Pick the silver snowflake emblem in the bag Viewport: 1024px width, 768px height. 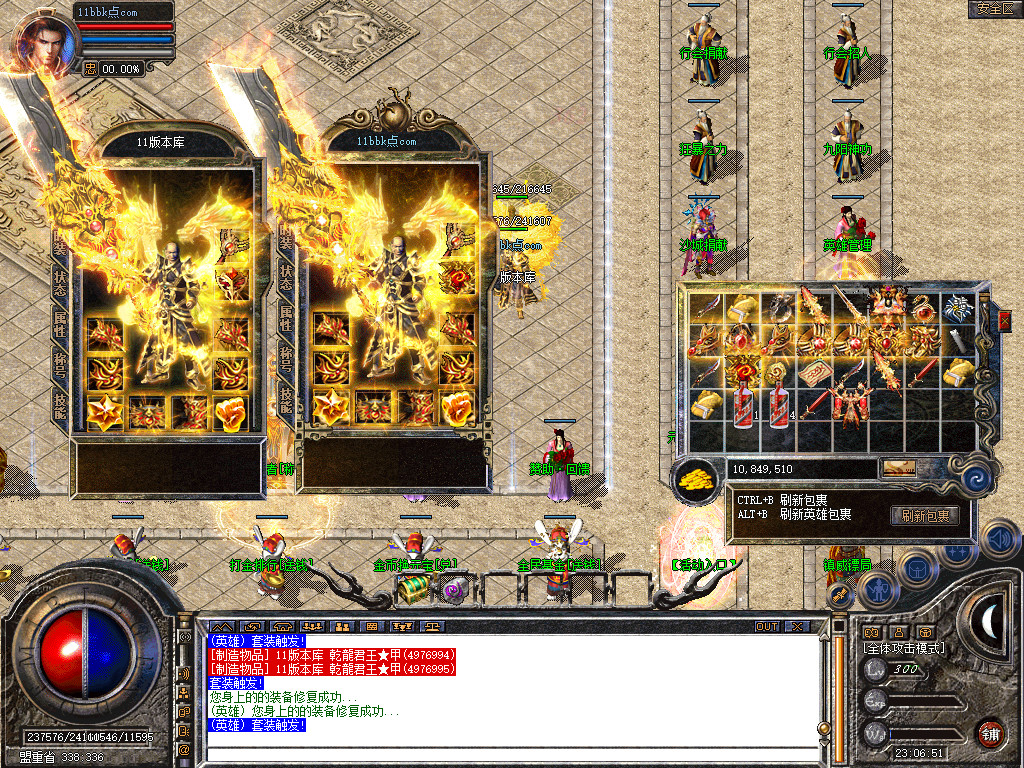pos(959,309)
